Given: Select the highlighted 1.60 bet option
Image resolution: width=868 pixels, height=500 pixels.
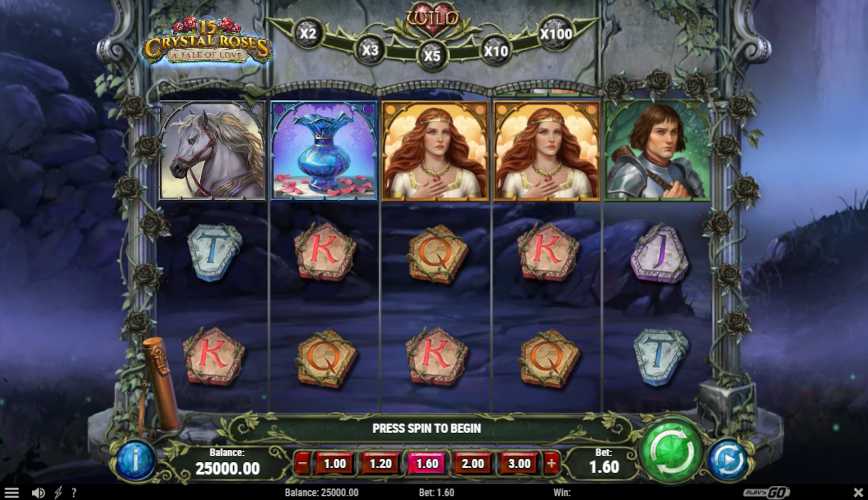Looking at the screenshot, I should (x=426, y=464).
